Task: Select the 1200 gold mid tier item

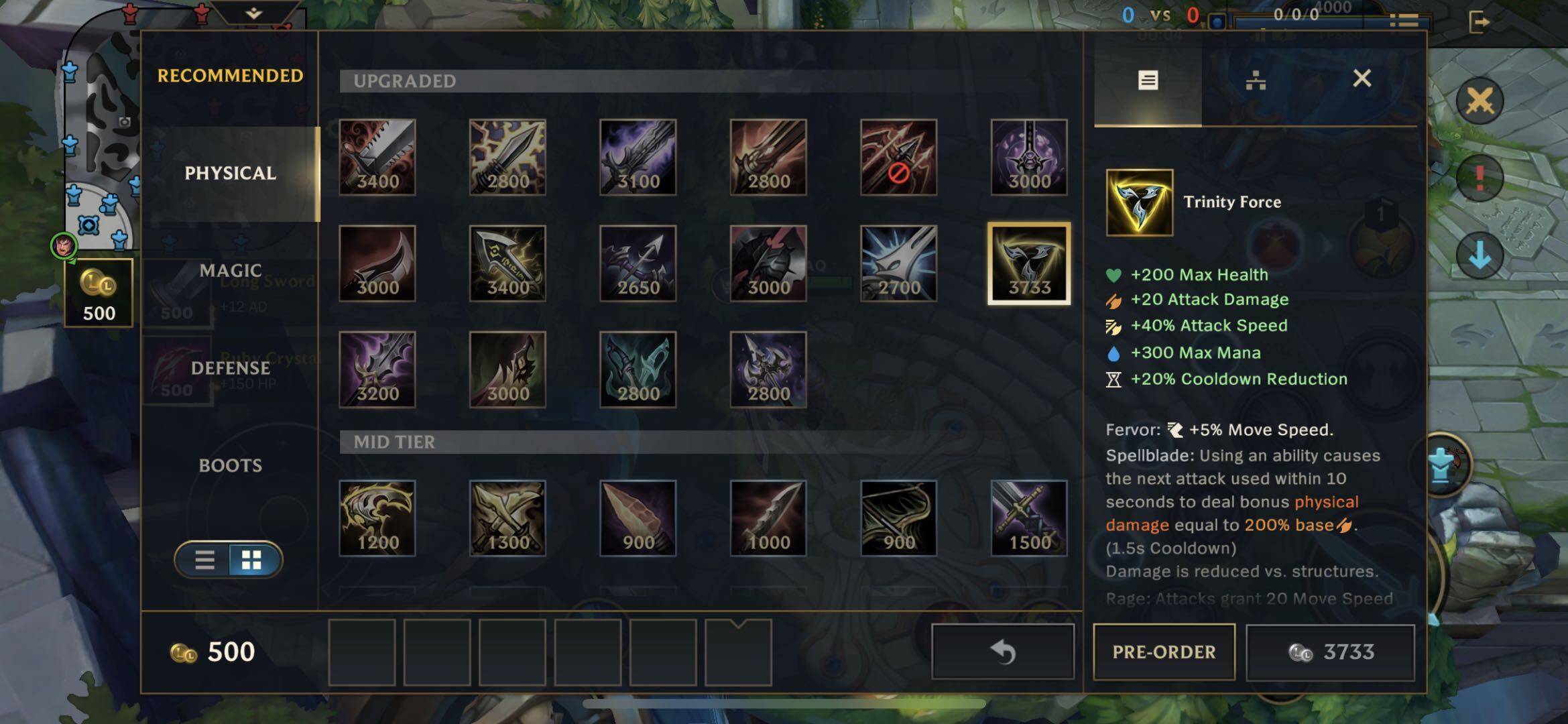Action: [x=377, y=518]
